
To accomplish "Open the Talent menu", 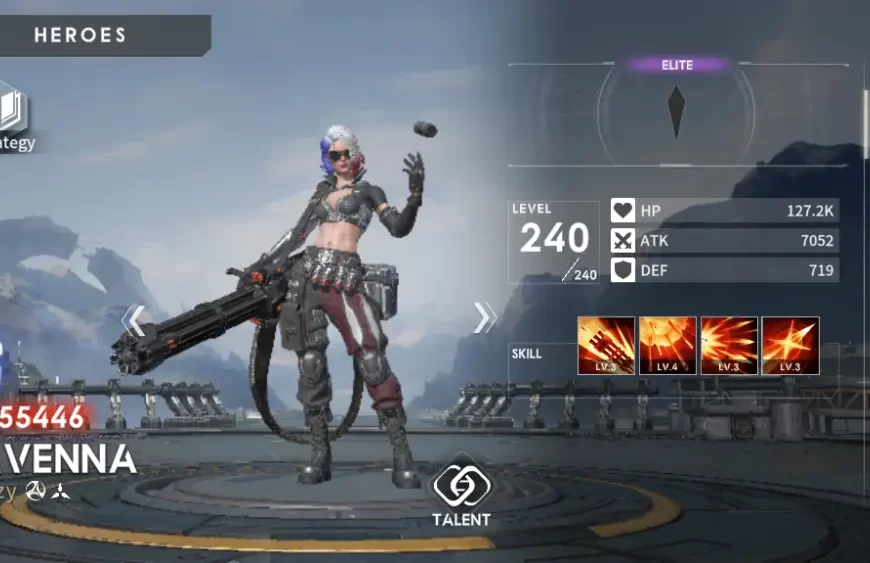I will pos(461,490).
